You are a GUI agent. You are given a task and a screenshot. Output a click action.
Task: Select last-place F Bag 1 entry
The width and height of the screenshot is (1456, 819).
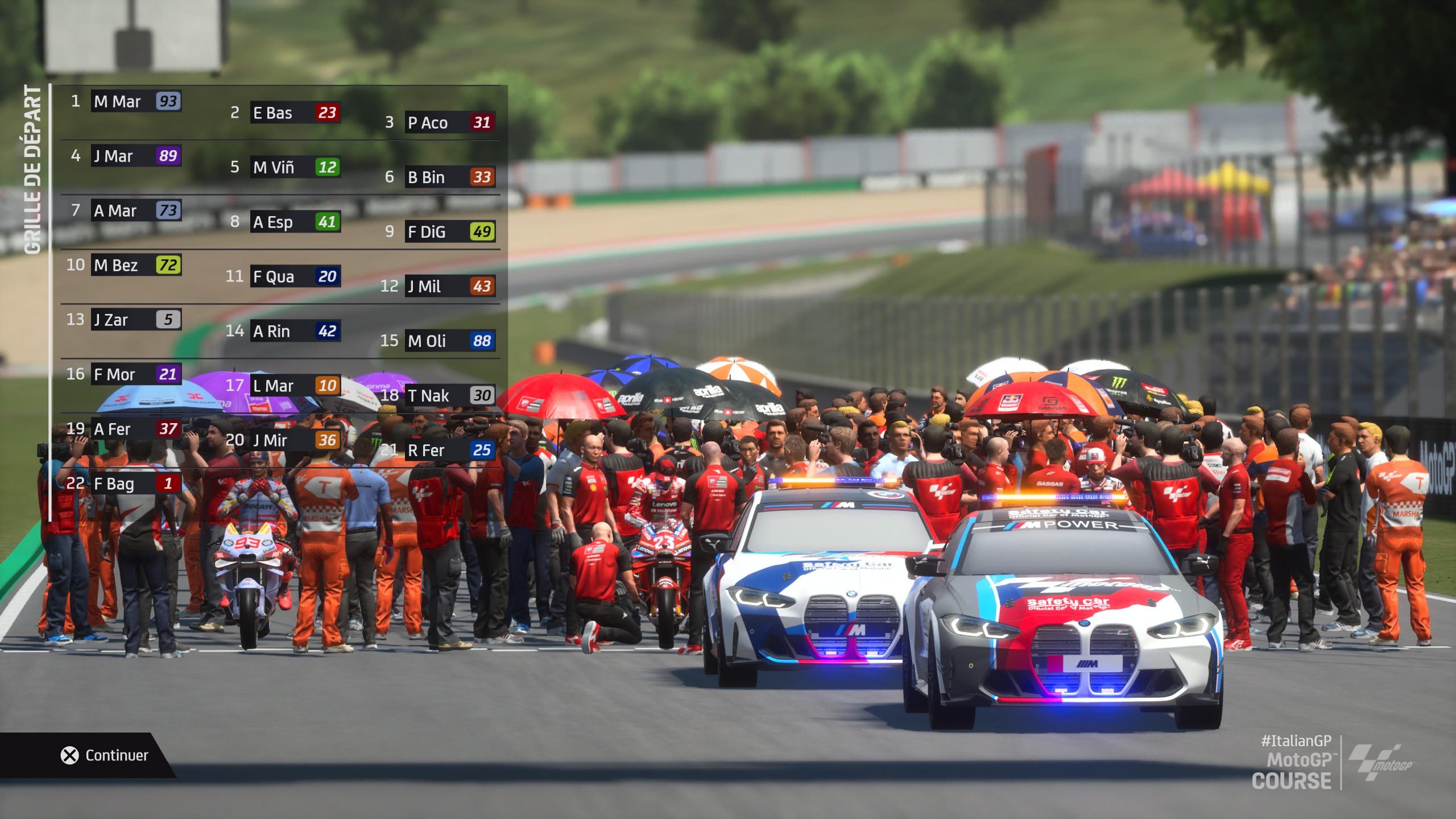point(136,483)
